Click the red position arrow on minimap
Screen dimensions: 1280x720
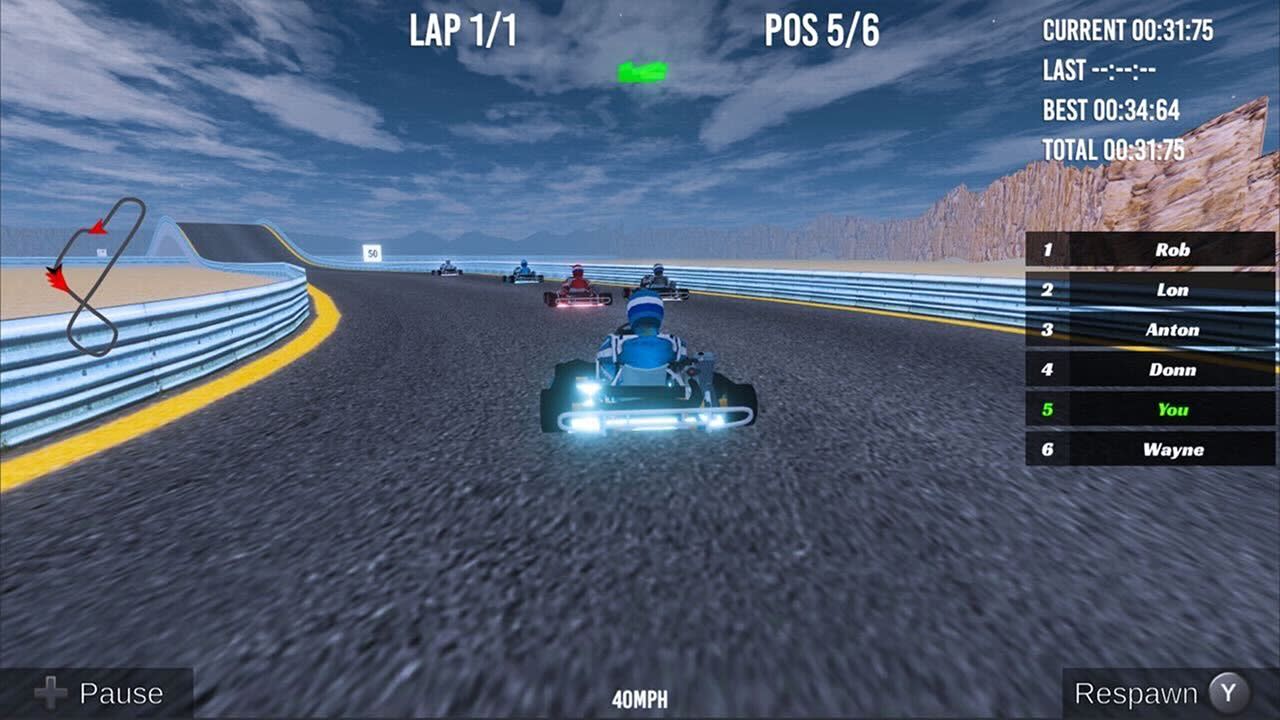tap(96, 227)
